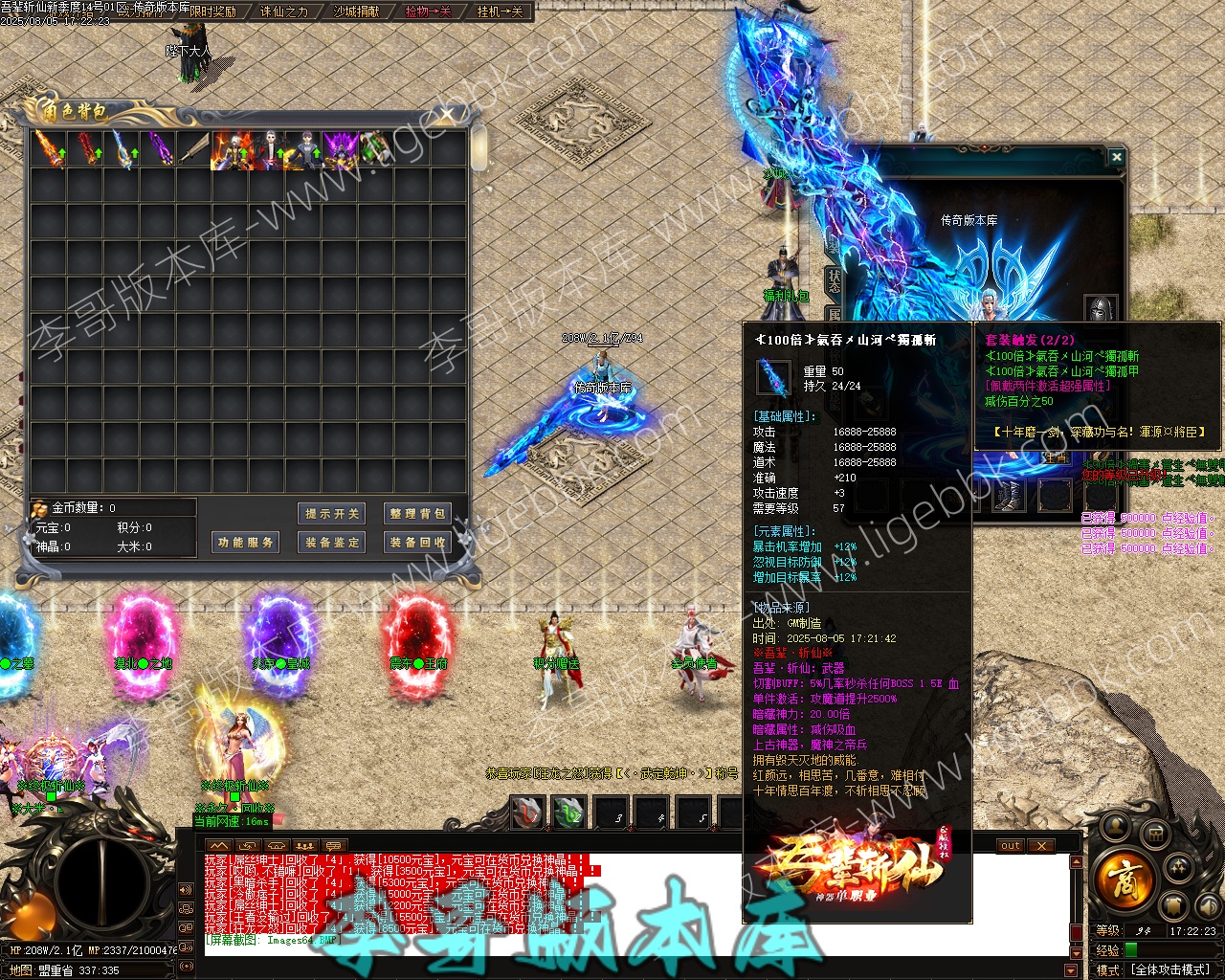Close the 角色背包 inventory window

click(447, 116)
